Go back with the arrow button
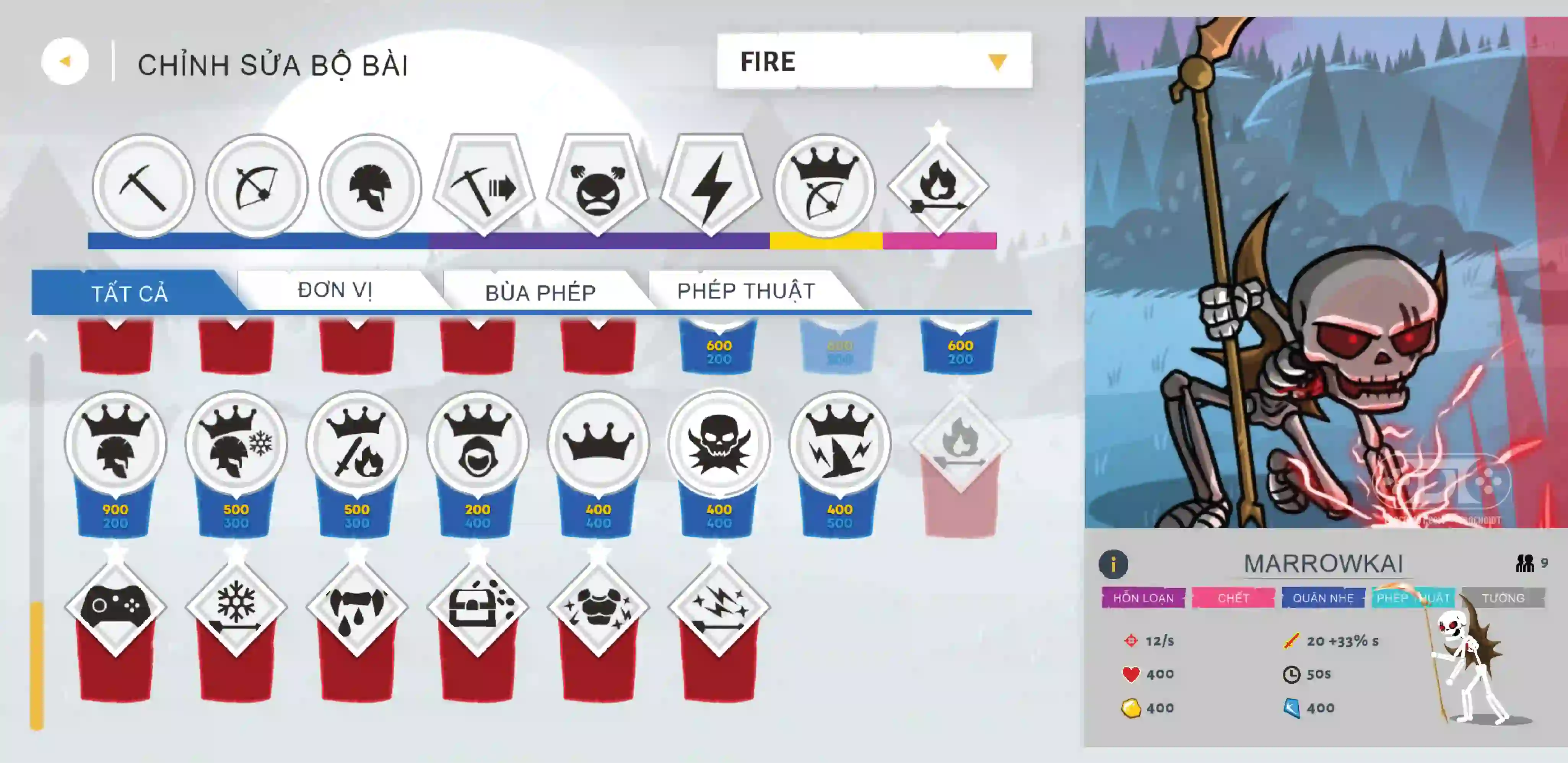The width and height of the screenshot is (1568, 763). [x=65, y=61]
